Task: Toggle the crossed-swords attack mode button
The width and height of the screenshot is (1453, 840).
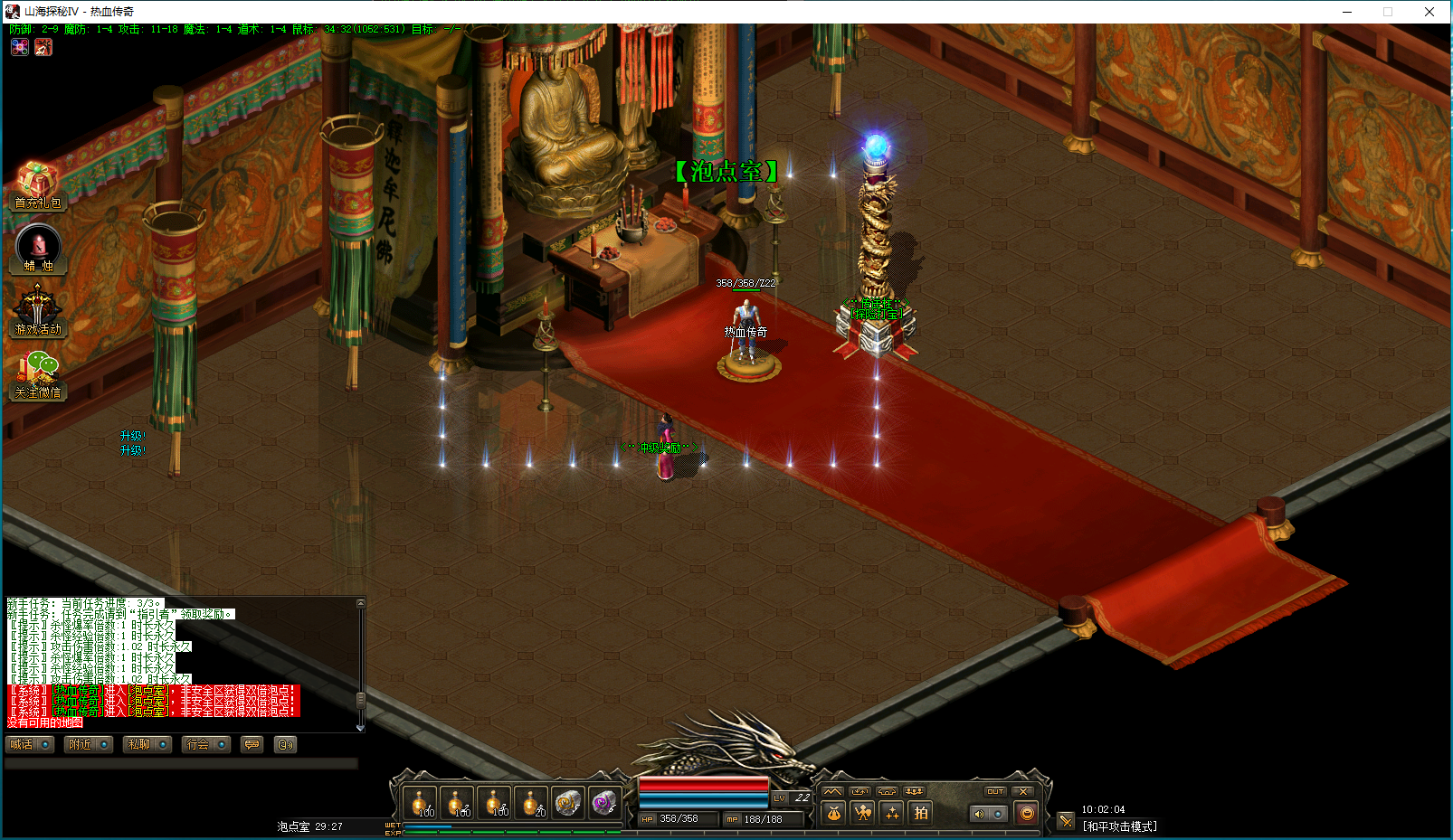Action: pos(1066,820)
